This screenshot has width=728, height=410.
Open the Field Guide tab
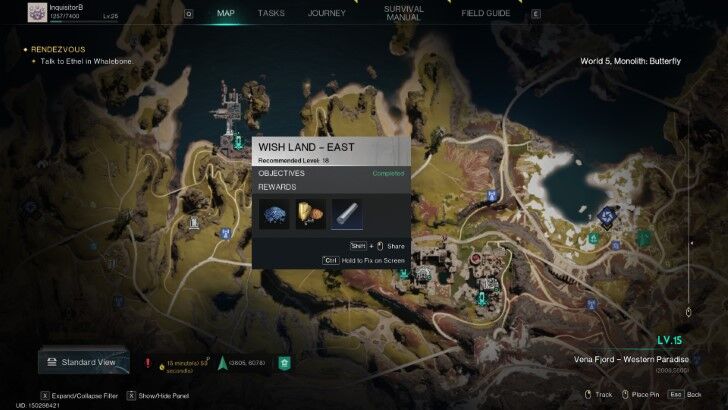point(487,14)
